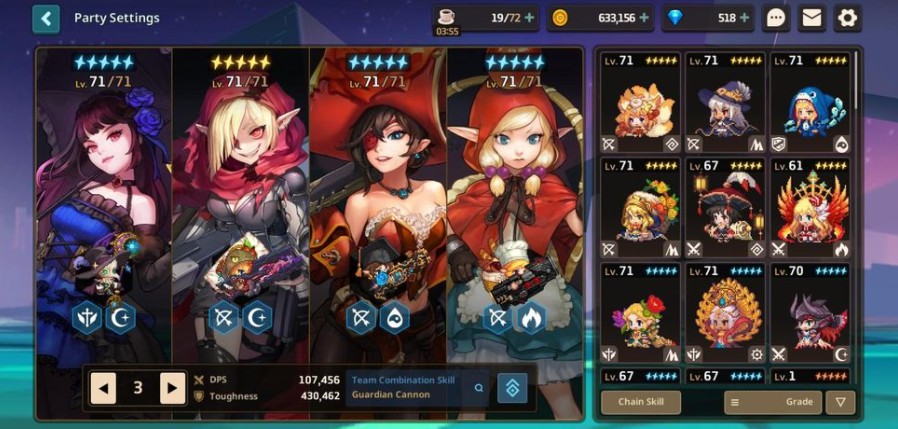Open the chat bubble
The width and height of the screenshot is (898, 429).
[776, 18]
